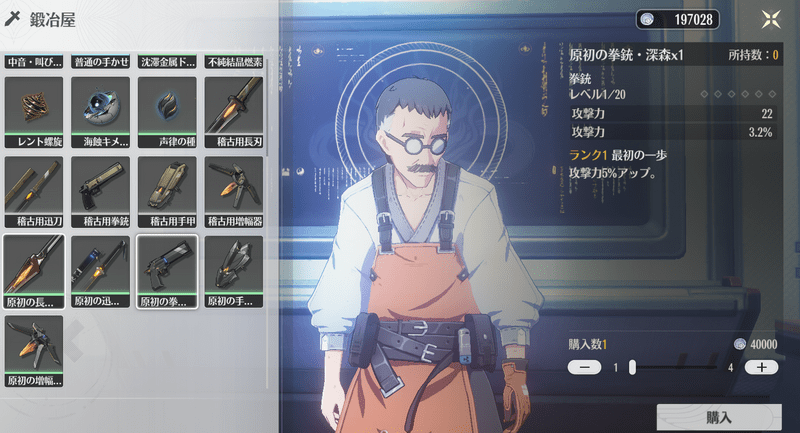Select the 稽古用長刃 sword slot

233,112
